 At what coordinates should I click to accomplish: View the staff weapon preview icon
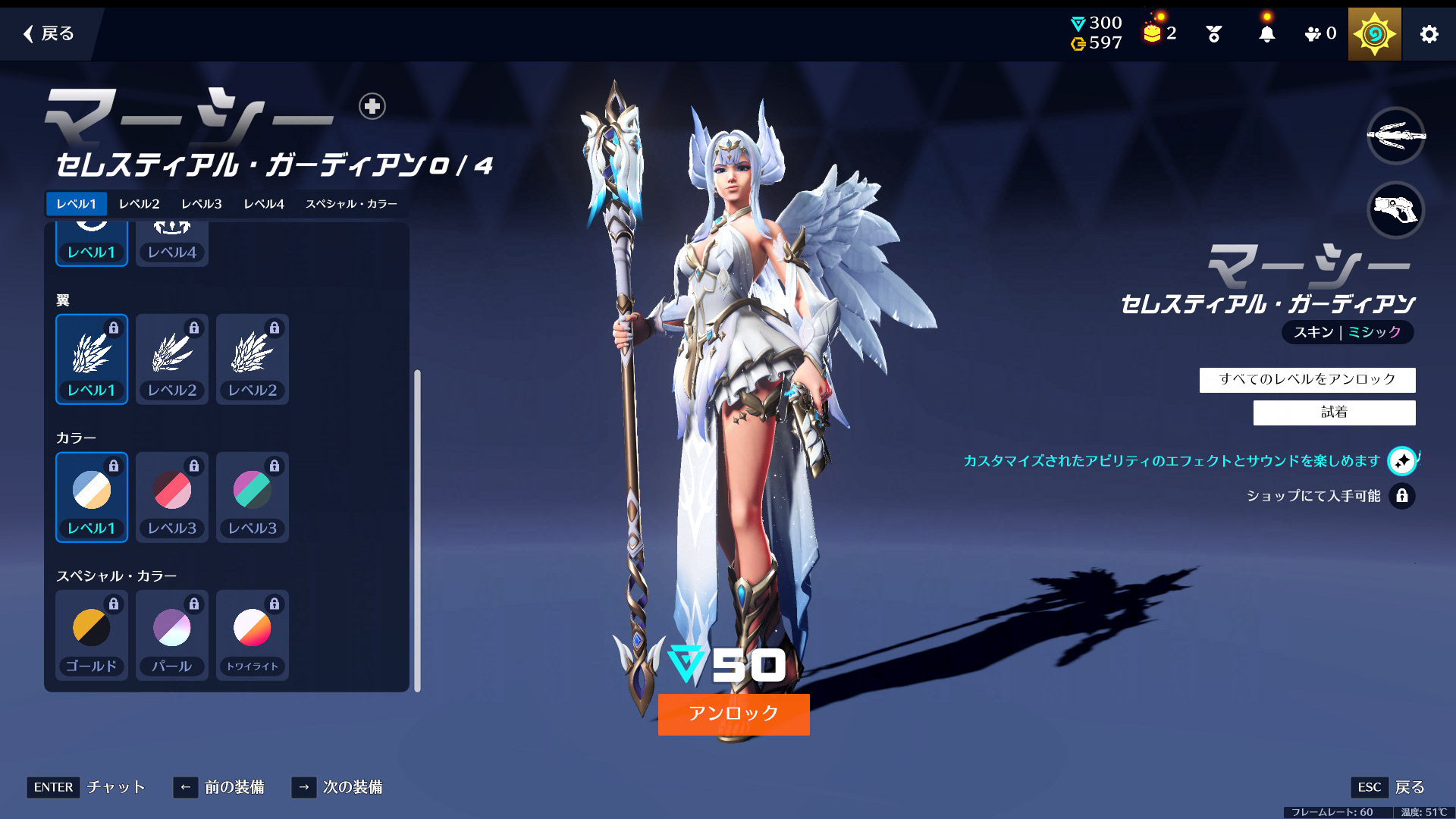coord(1395,136)
